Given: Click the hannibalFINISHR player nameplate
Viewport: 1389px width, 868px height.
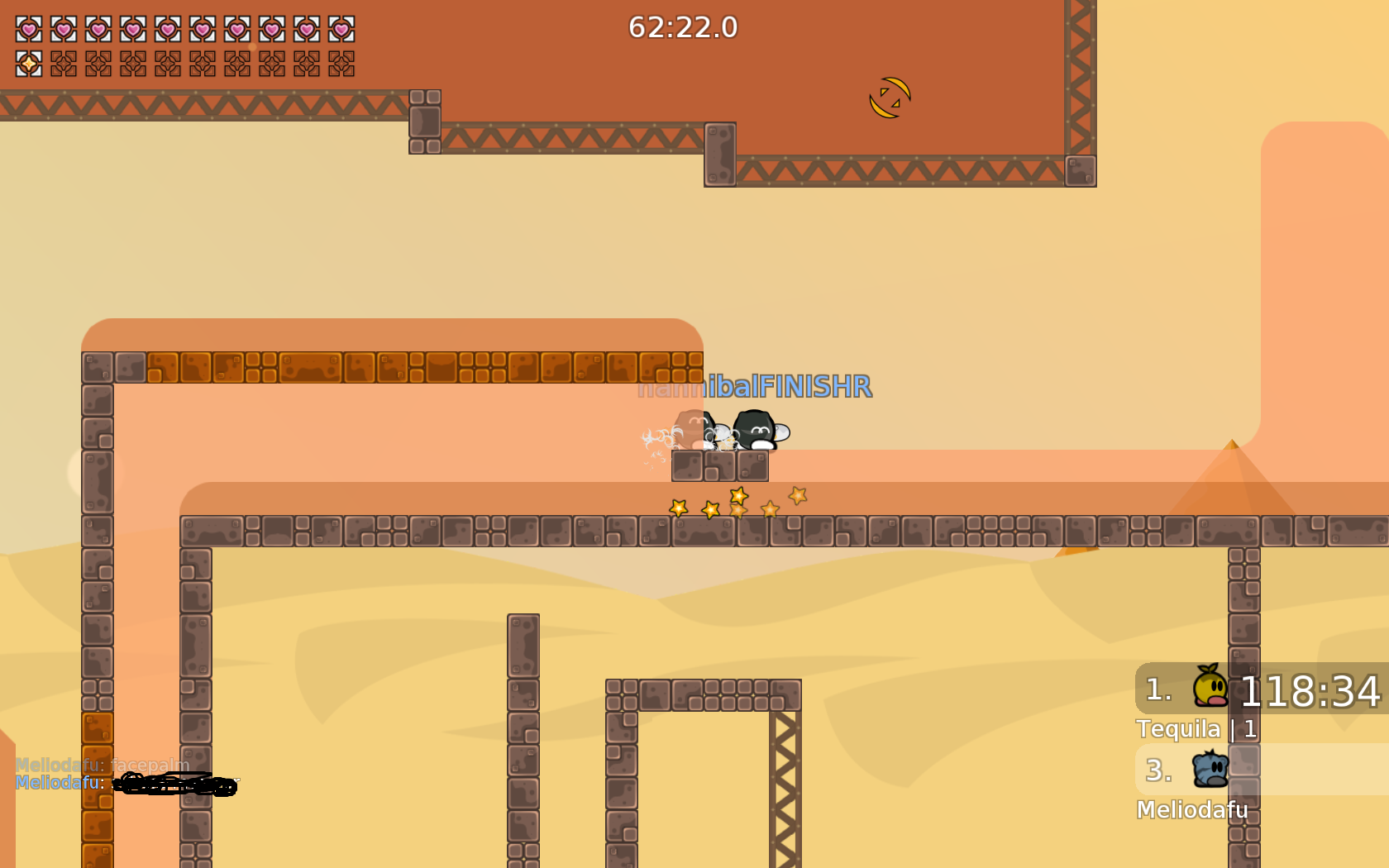Looking at the screenshot, I should tap(755, 385).
